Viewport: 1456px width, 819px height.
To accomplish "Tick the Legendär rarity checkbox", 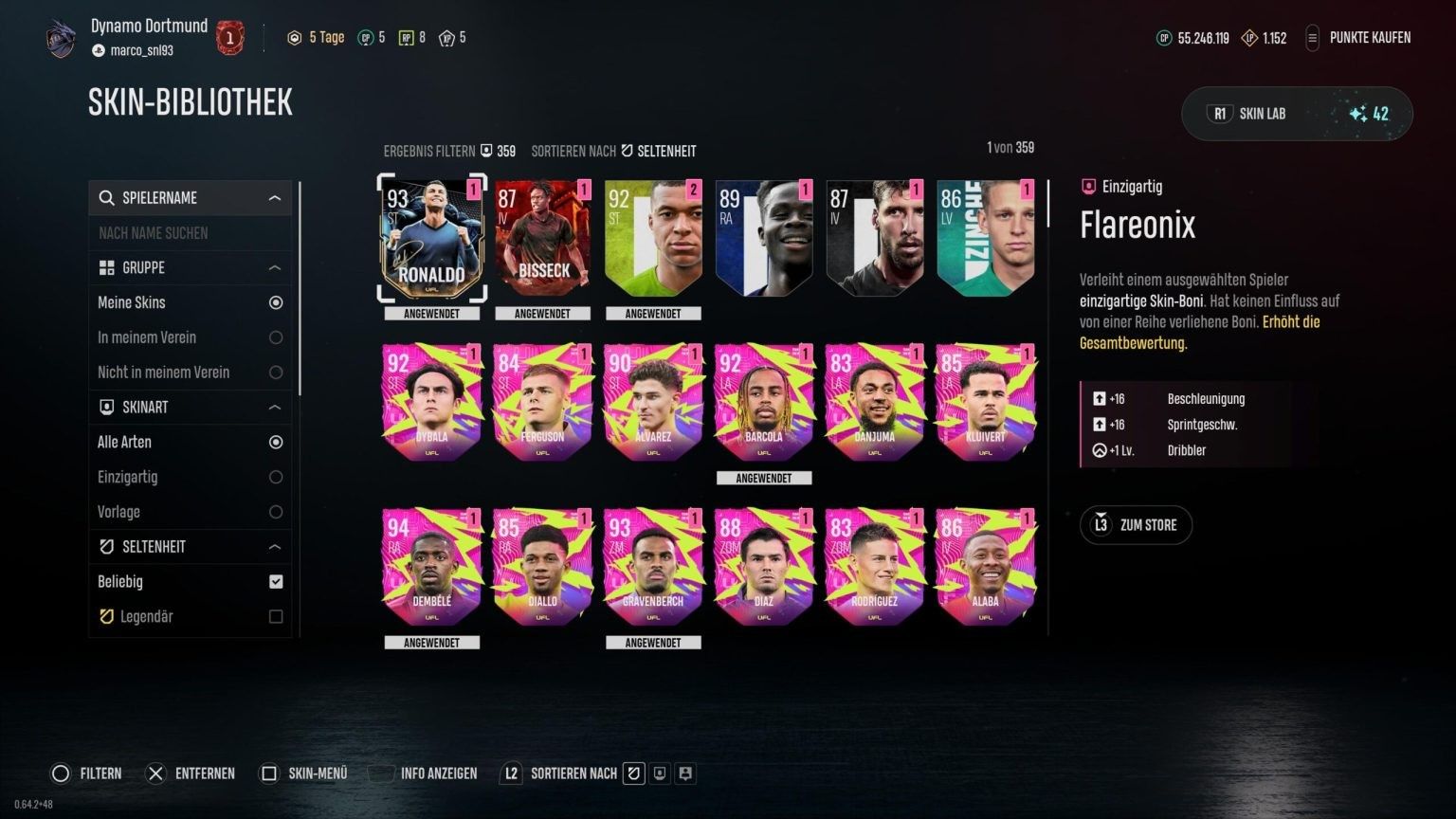I will pyautogui.click(x=276, y=617).
